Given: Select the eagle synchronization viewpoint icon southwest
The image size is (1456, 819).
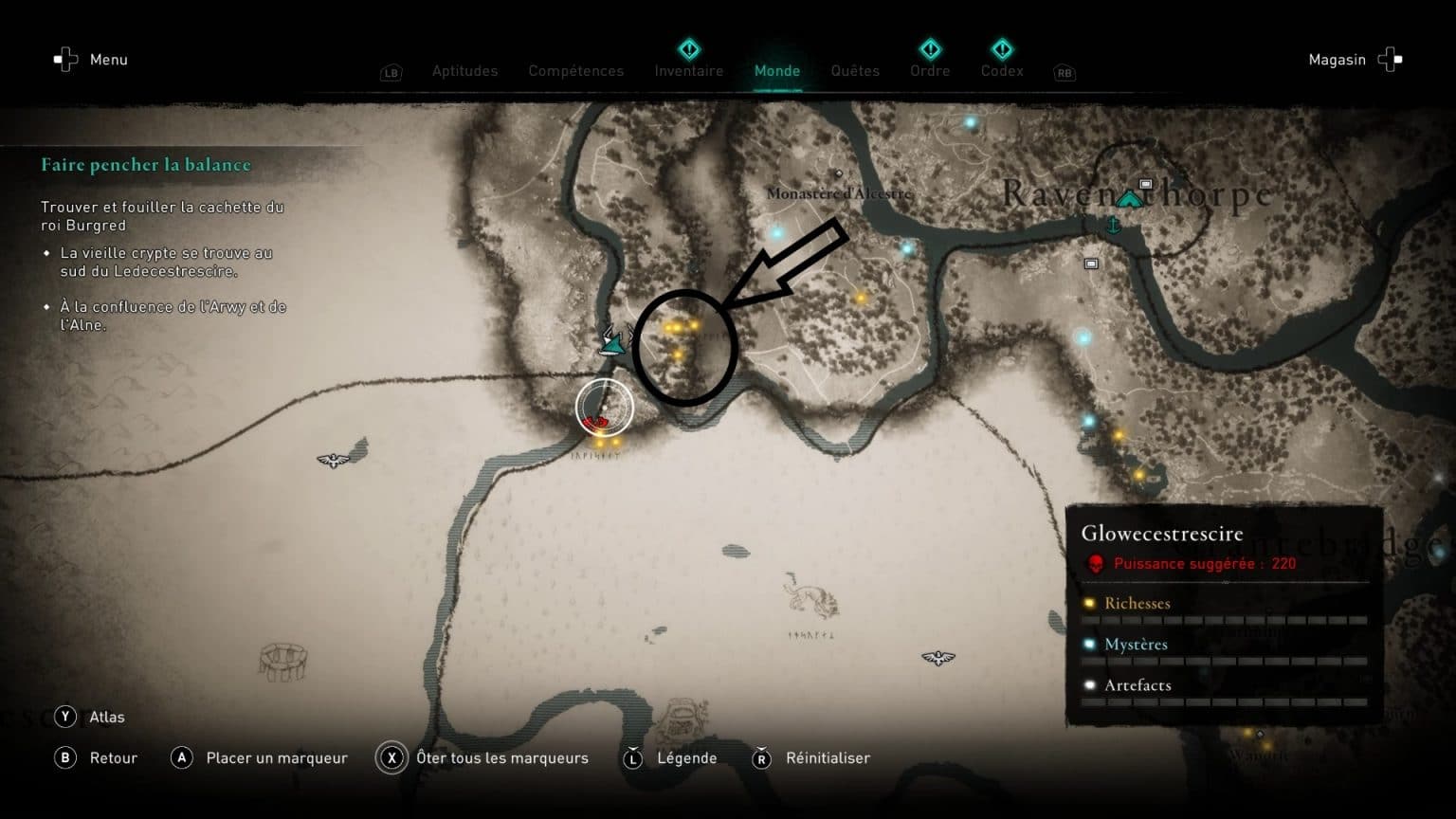Looking at the screenshot, I should click(333, 459).
